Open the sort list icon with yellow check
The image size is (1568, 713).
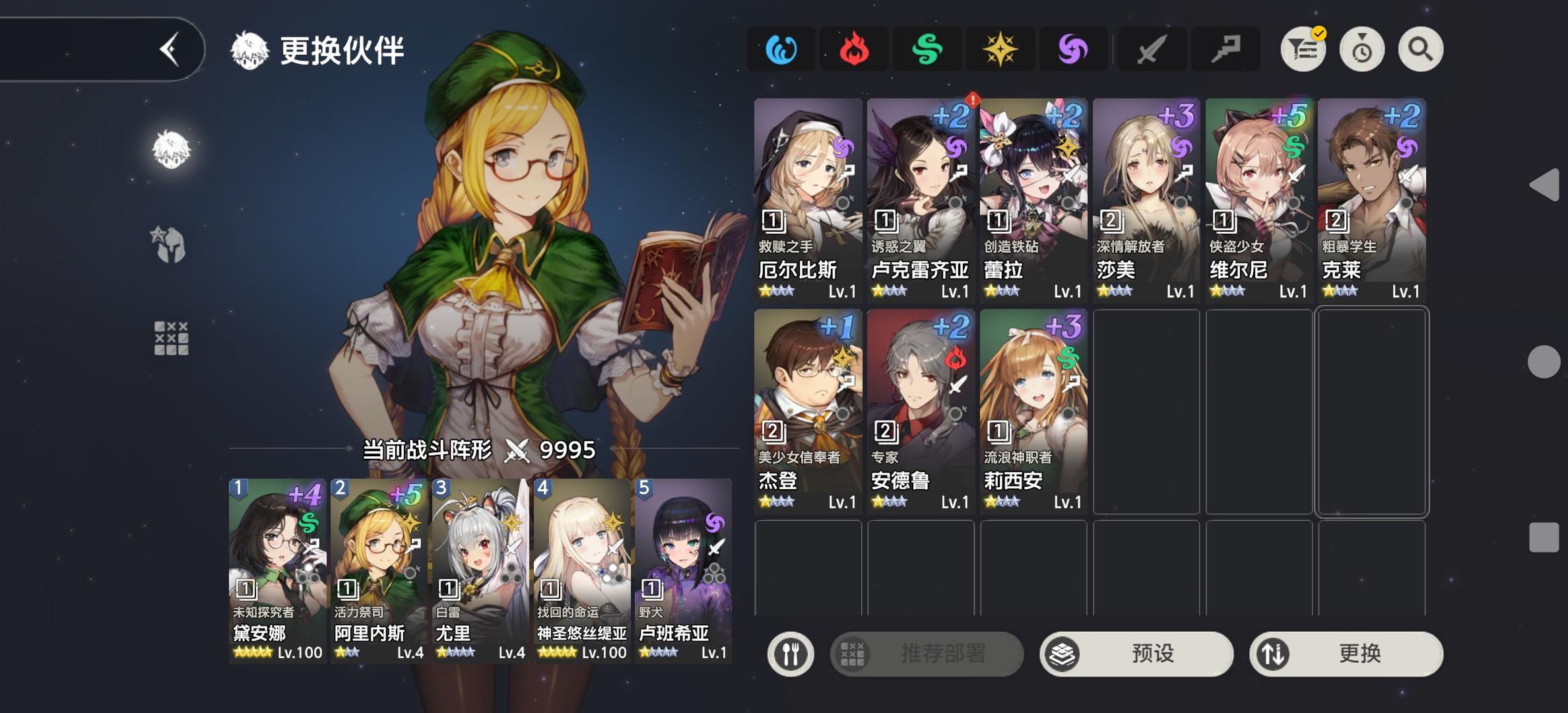pyautogui.click(x=1303, y=48)
